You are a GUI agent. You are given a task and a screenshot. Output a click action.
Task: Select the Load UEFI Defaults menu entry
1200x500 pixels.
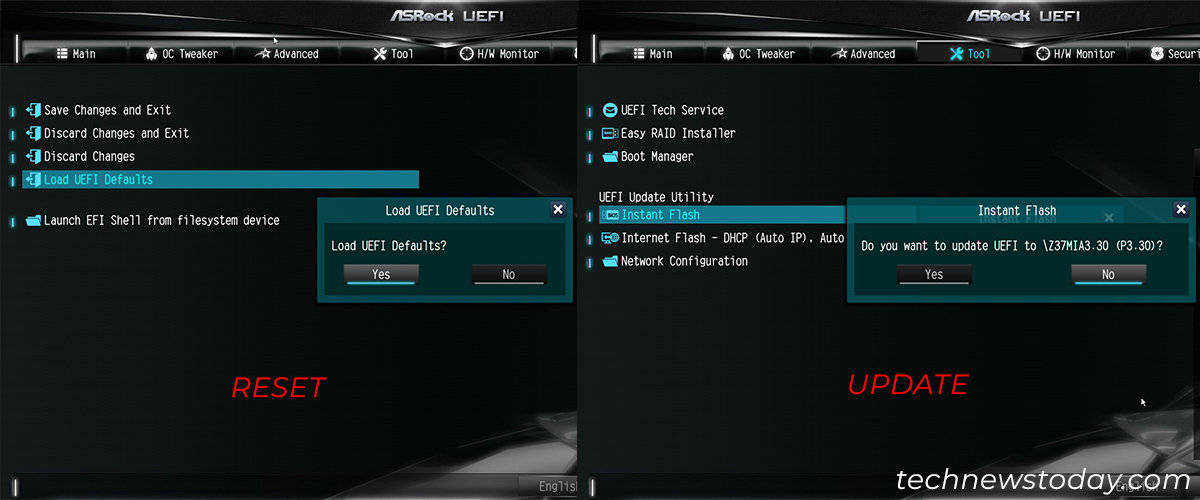point(98,179)
